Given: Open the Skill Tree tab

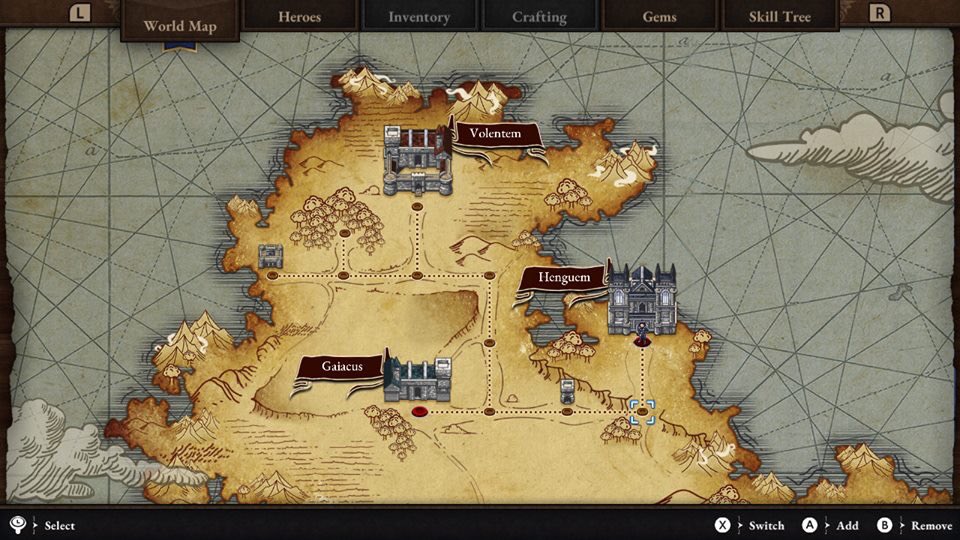Looking at the screenshot, I should [x=779, y=17].
